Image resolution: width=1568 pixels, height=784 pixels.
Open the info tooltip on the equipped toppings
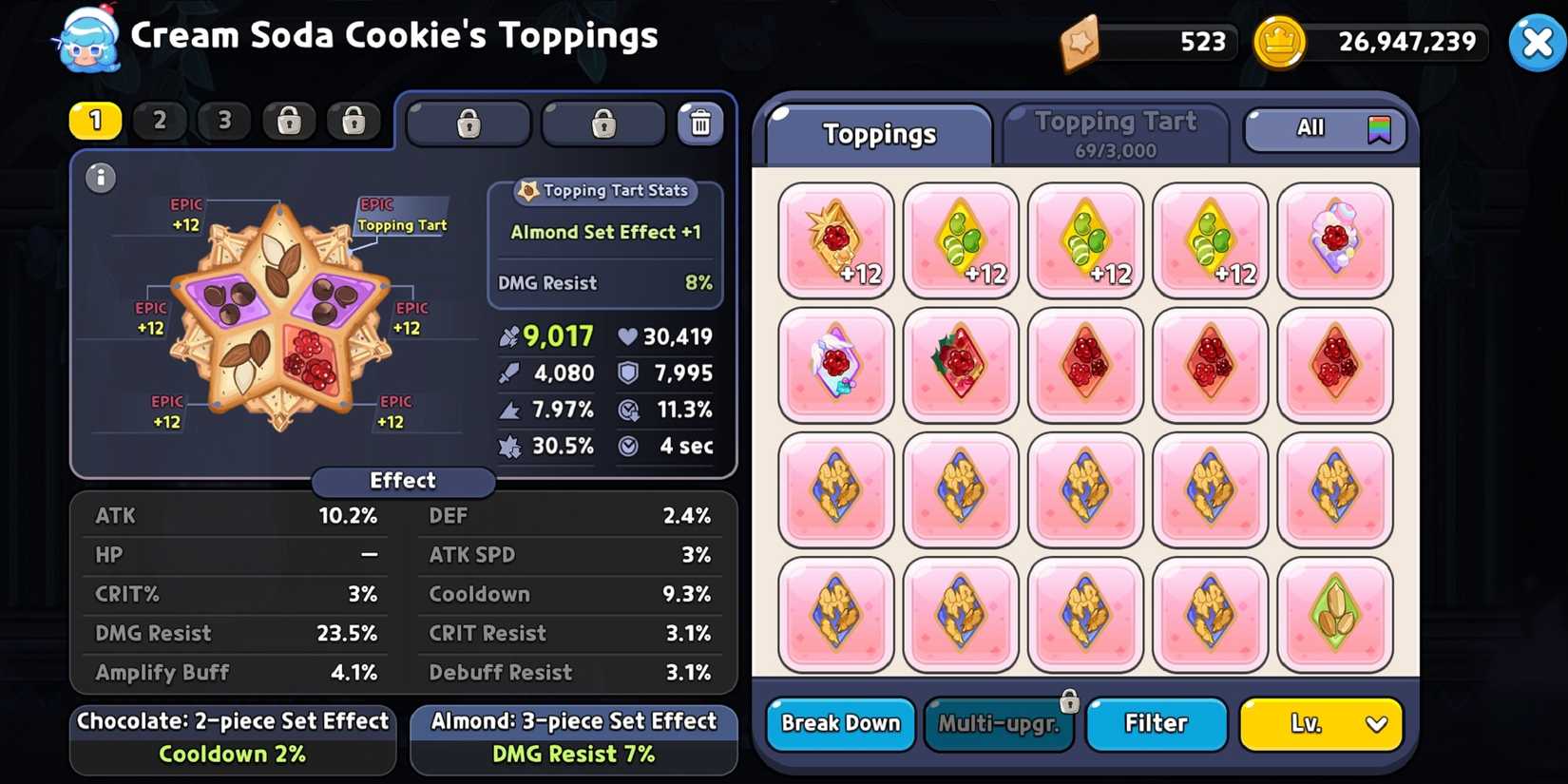100,178
